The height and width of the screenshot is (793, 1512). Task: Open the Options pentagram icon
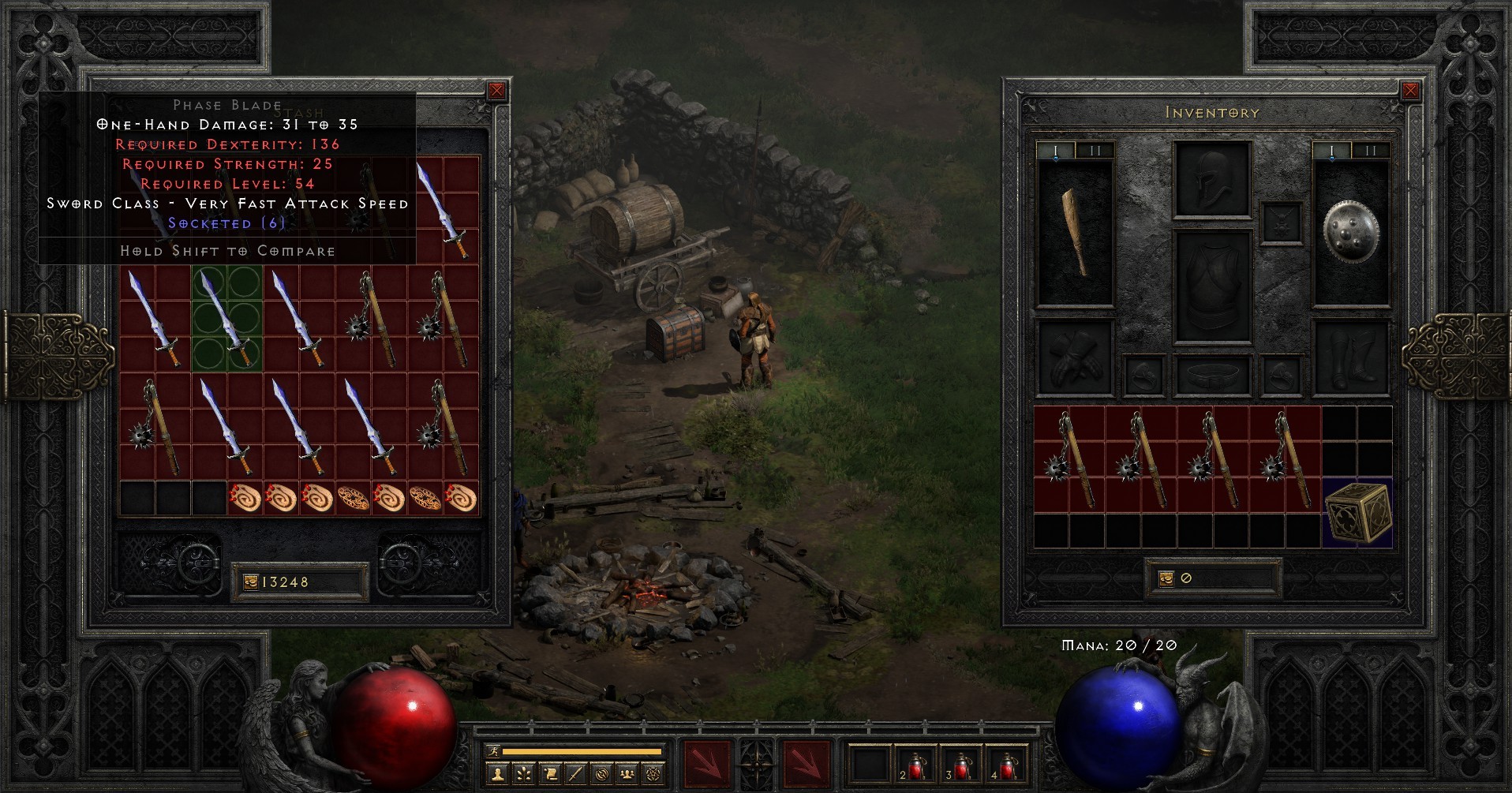(653, 776)
